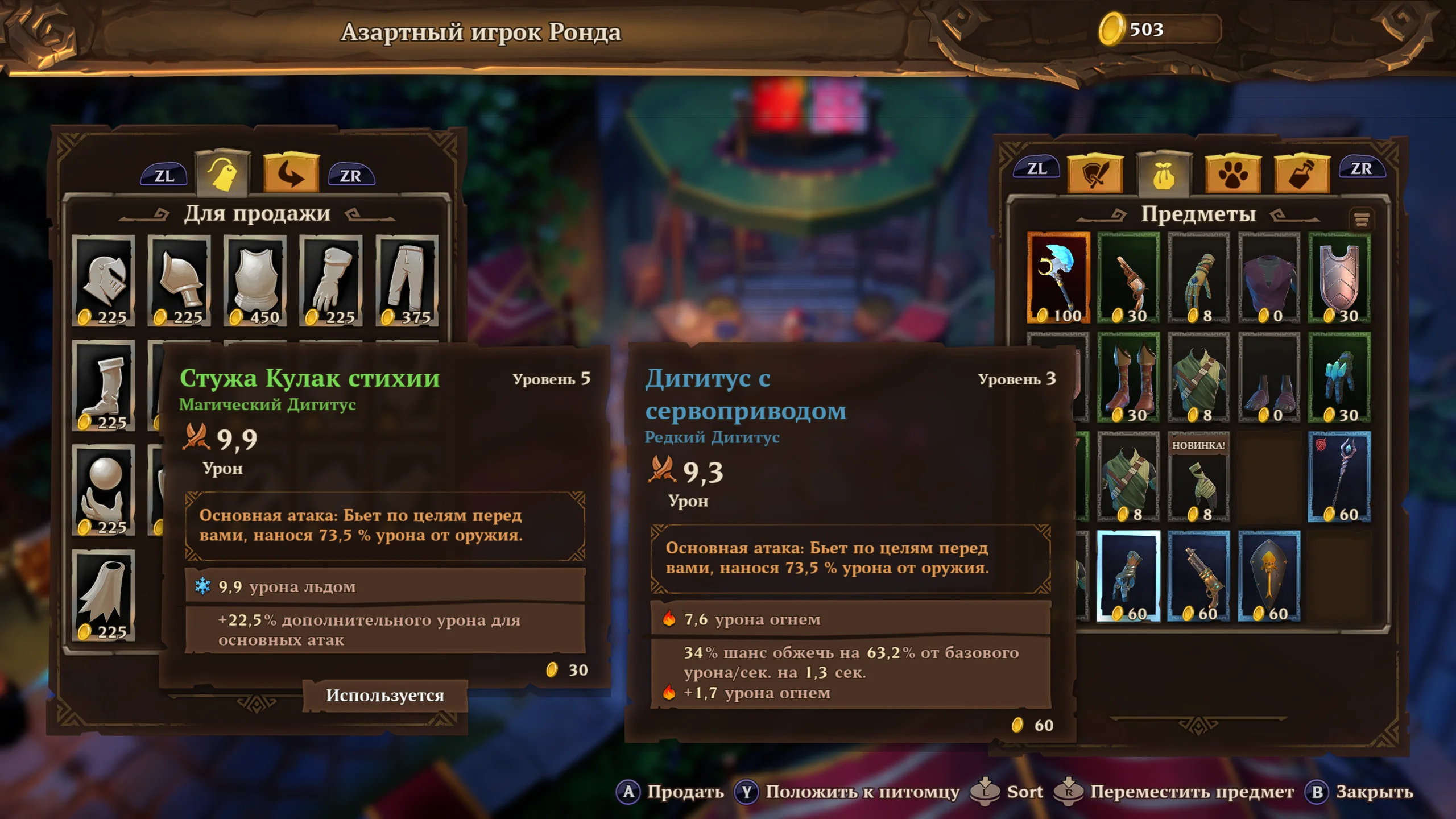The image size is (1456, 819).
Task: Select the price tag 'Для продажи' tab
Action: pyautogui.click(x=222, y=172)
